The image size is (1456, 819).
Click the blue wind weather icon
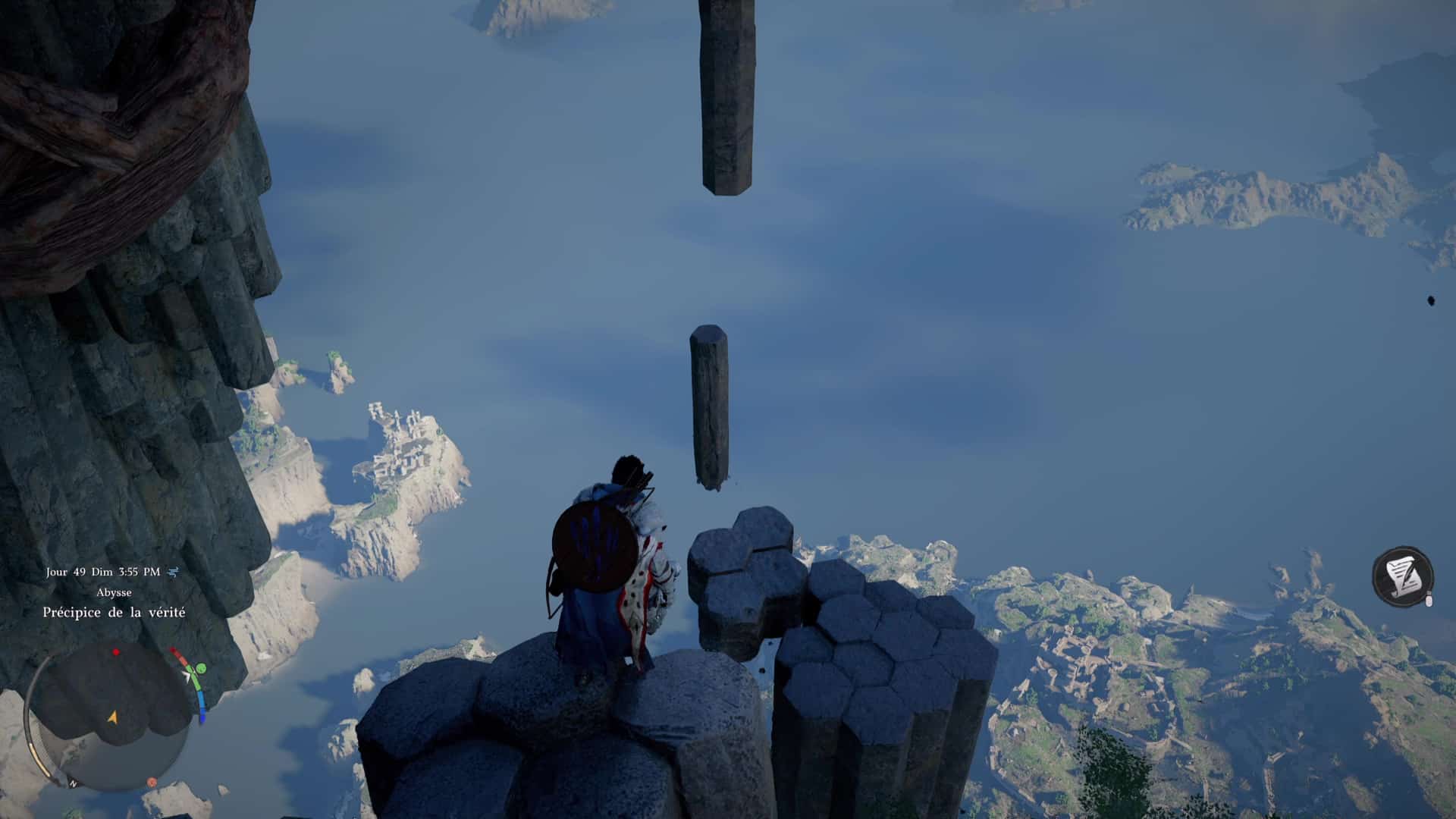point(173,572)
